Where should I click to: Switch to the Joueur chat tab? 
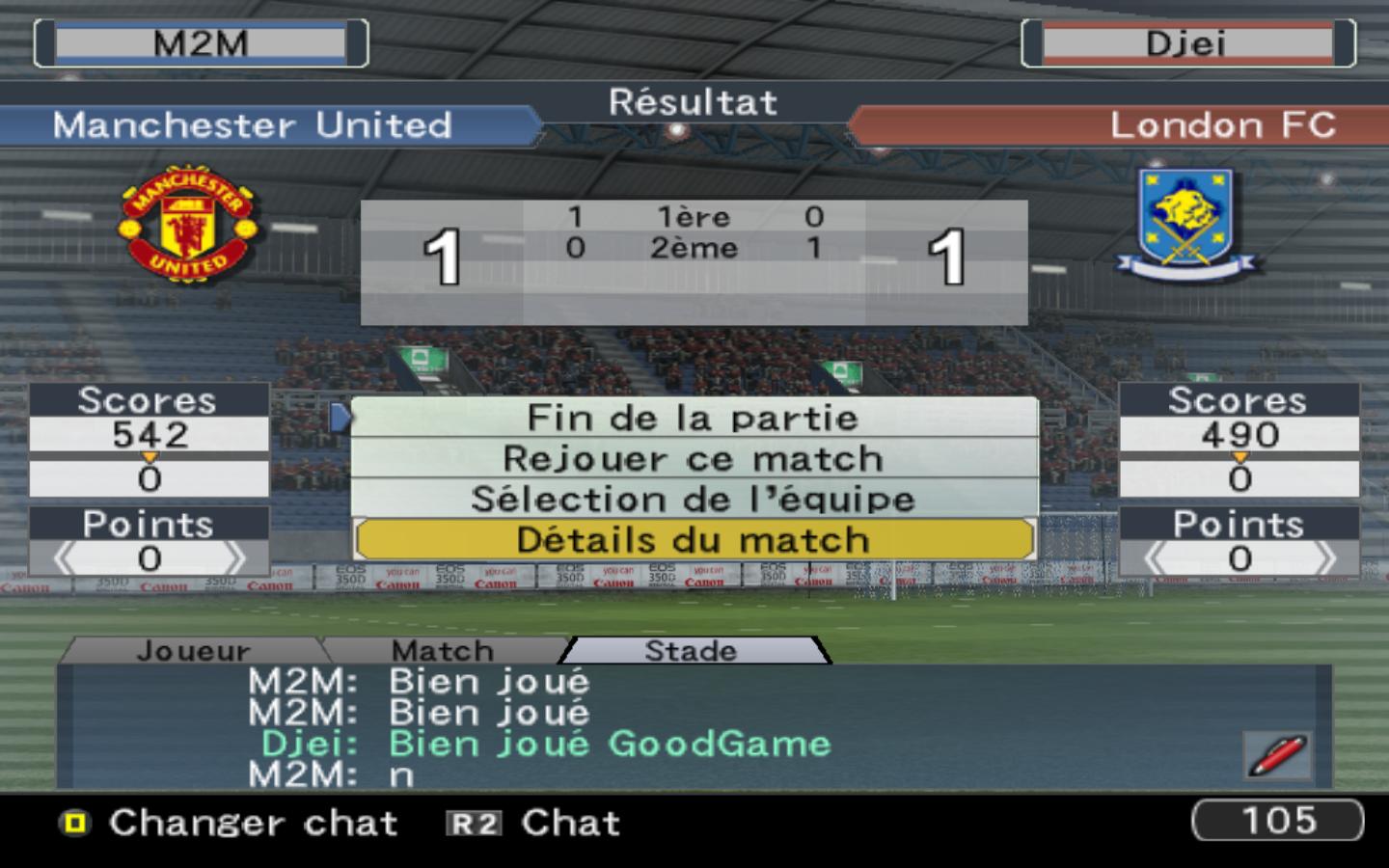click(193, 651)
